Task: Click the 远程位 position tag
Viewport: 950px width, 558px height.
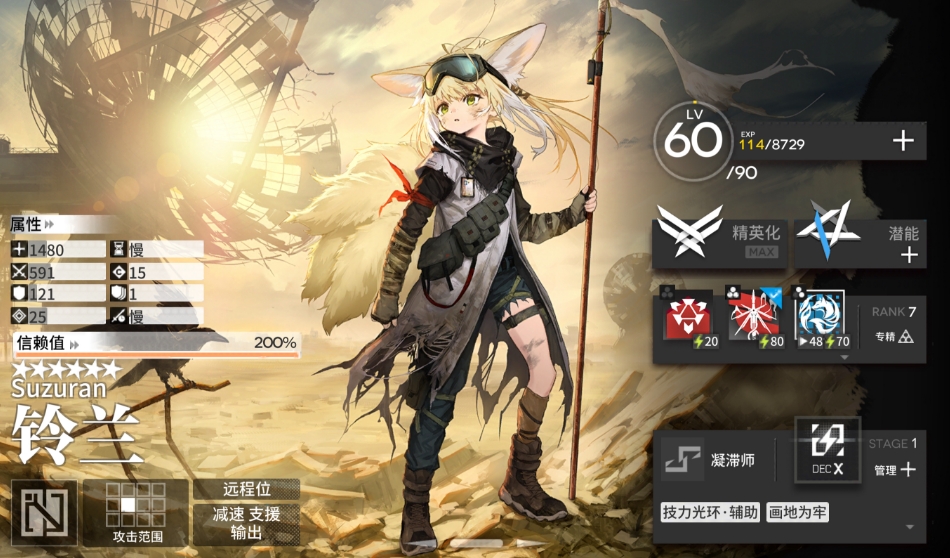Action: point(246,490)
